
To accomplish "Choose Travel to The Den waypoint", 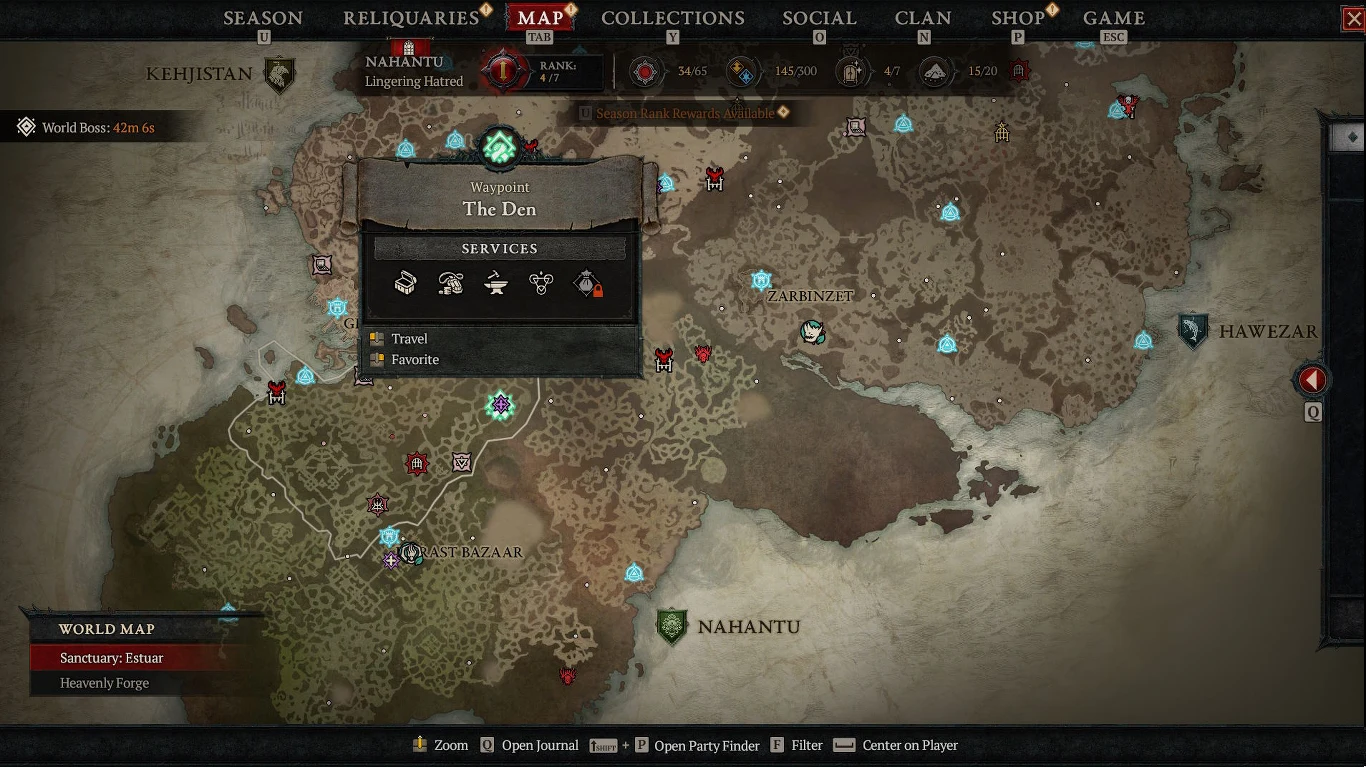I will [x=409, y=339].
